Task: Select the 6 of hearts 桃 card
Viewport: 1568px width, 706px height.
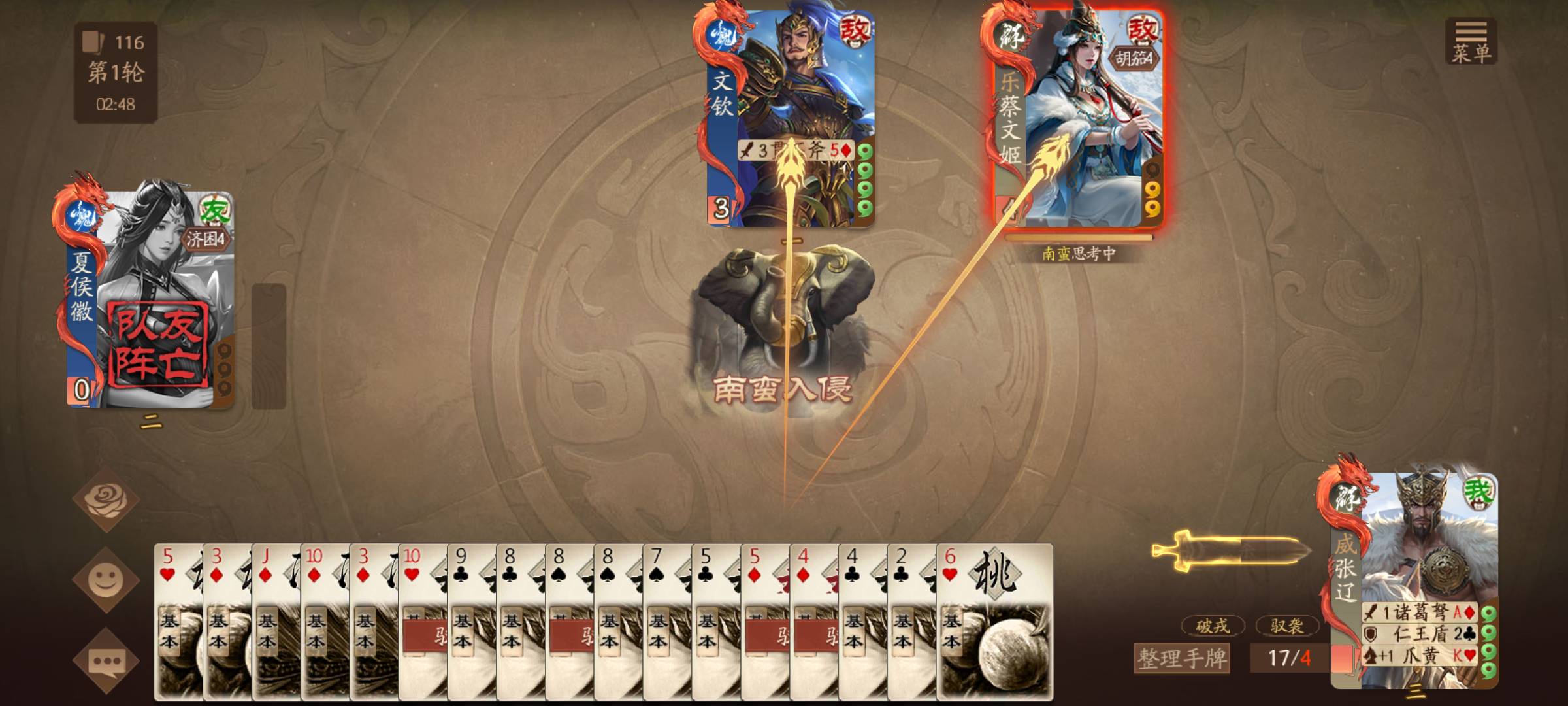Action: tap(994, 621)
